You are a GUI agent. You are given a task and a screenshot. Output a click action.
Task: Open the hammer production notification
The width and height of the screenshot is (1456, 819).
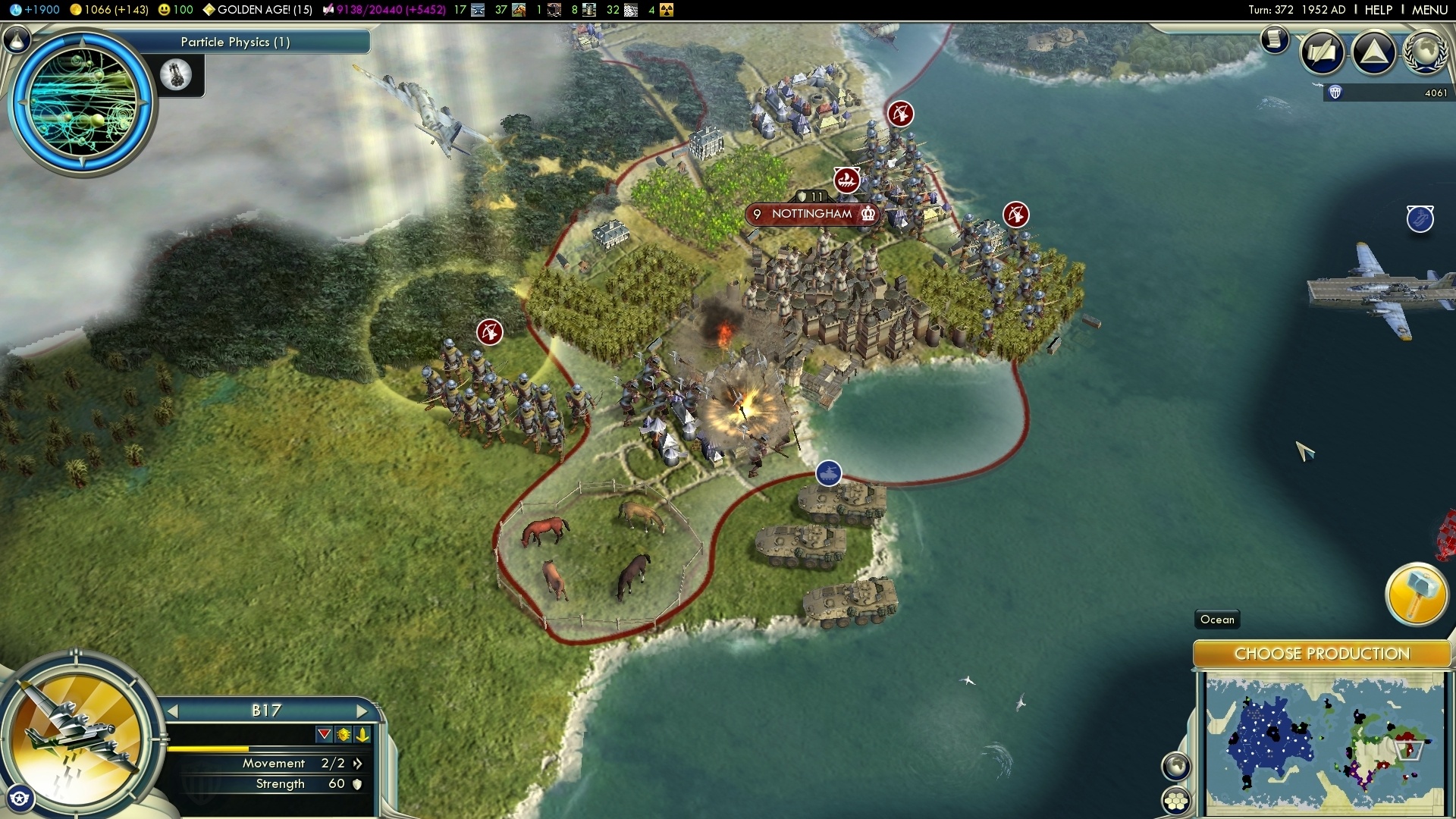coord(1416,594)
